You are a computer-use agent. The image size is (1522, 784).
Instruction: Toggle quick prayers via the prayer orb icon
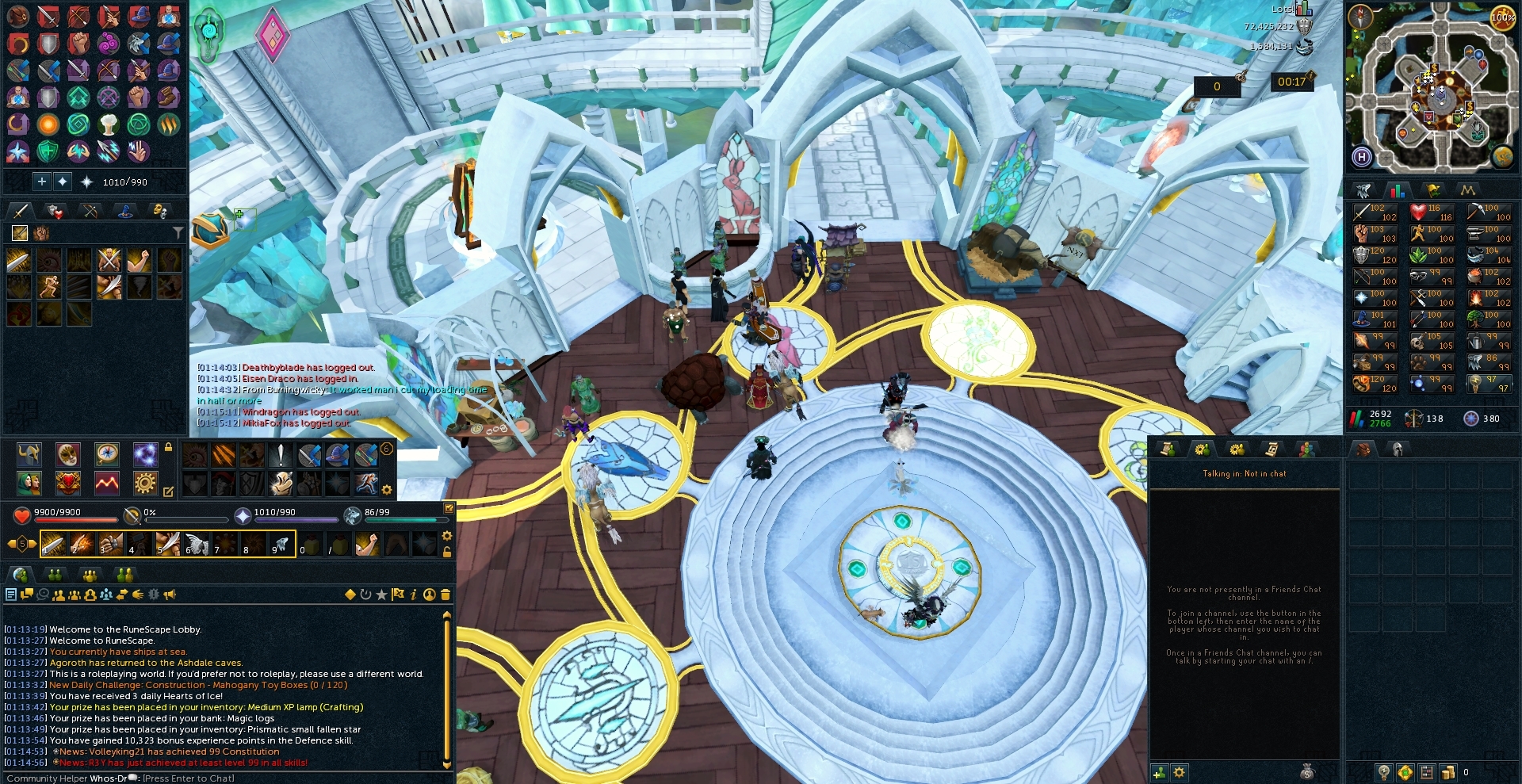pyautogui.click(x=243, y=517)
